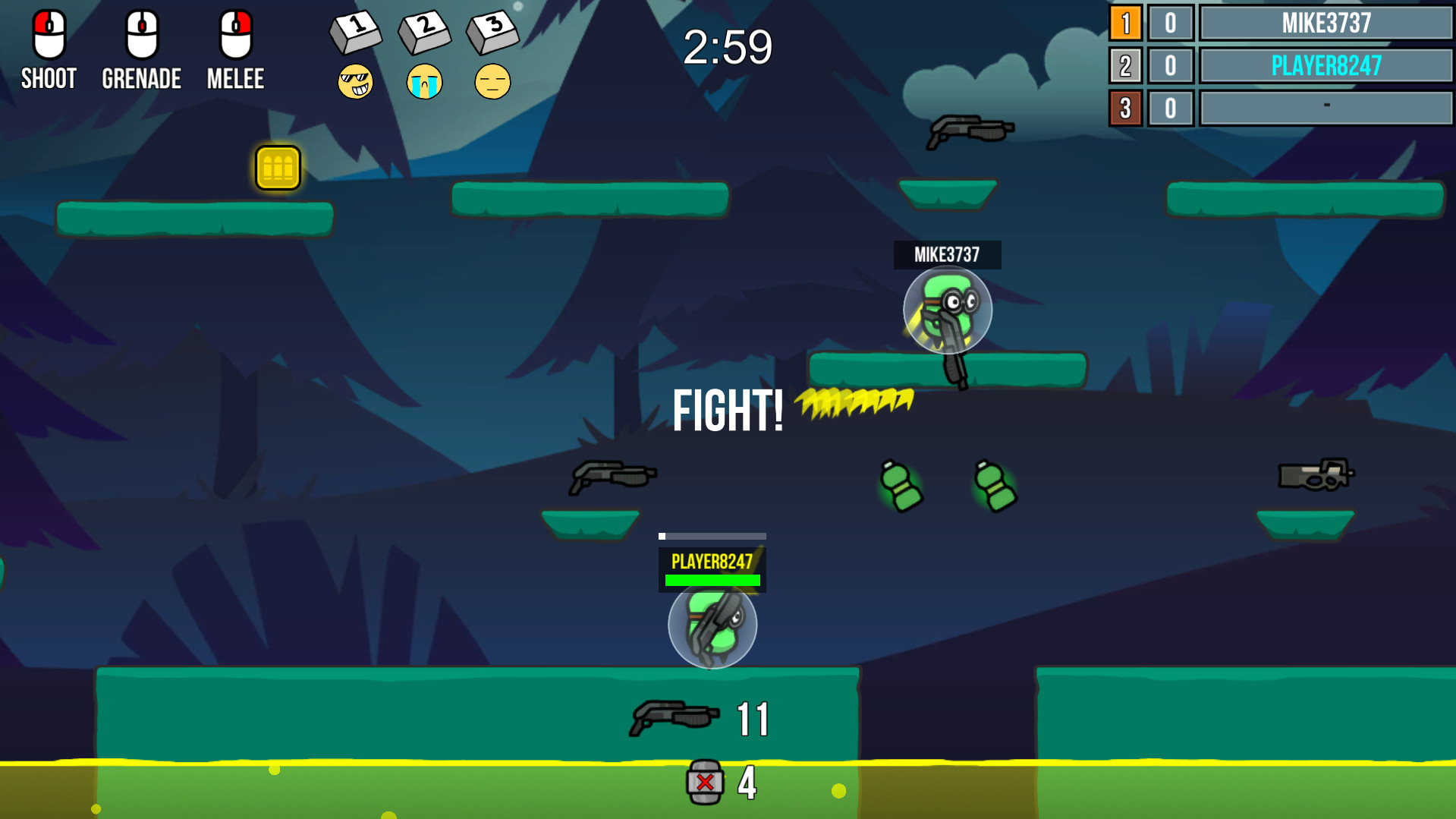
Task: Select the crying emote under key 2
Action: point(423,80)
